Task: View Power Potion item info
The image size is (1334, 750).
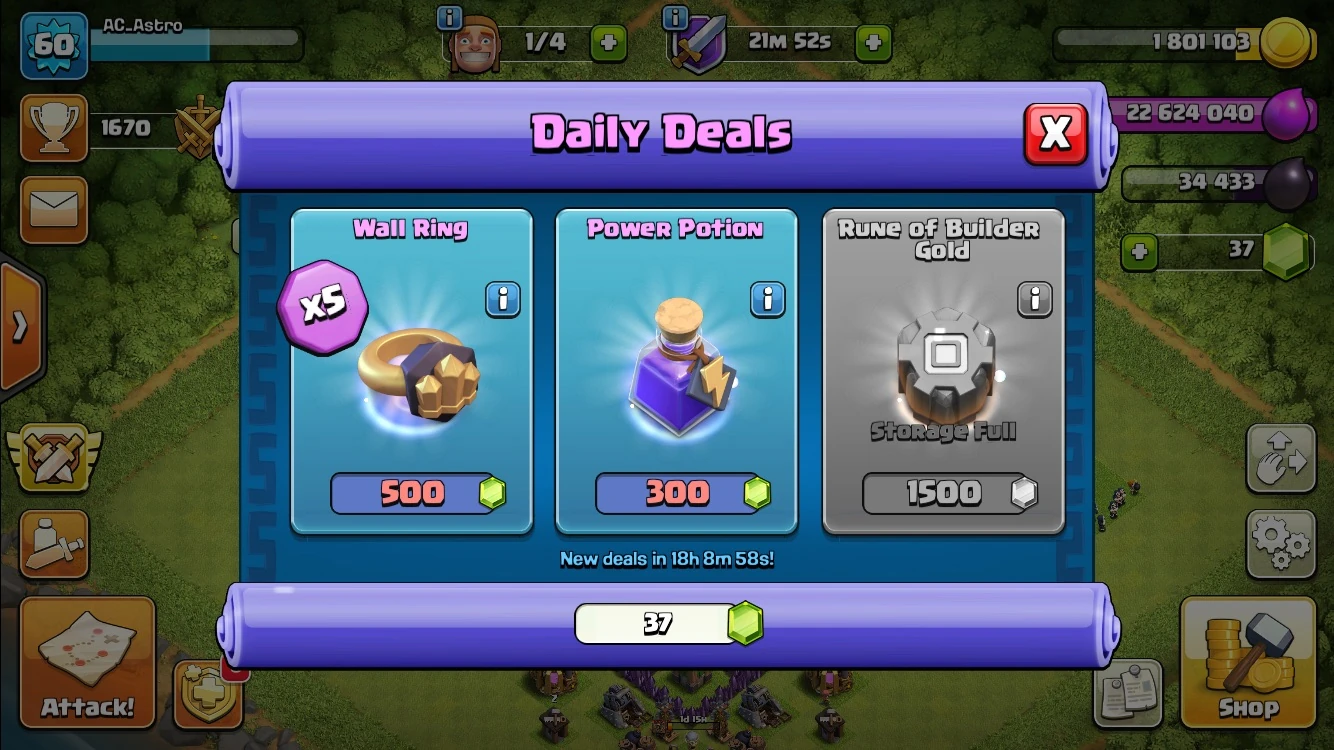Action: pos(767,299)
